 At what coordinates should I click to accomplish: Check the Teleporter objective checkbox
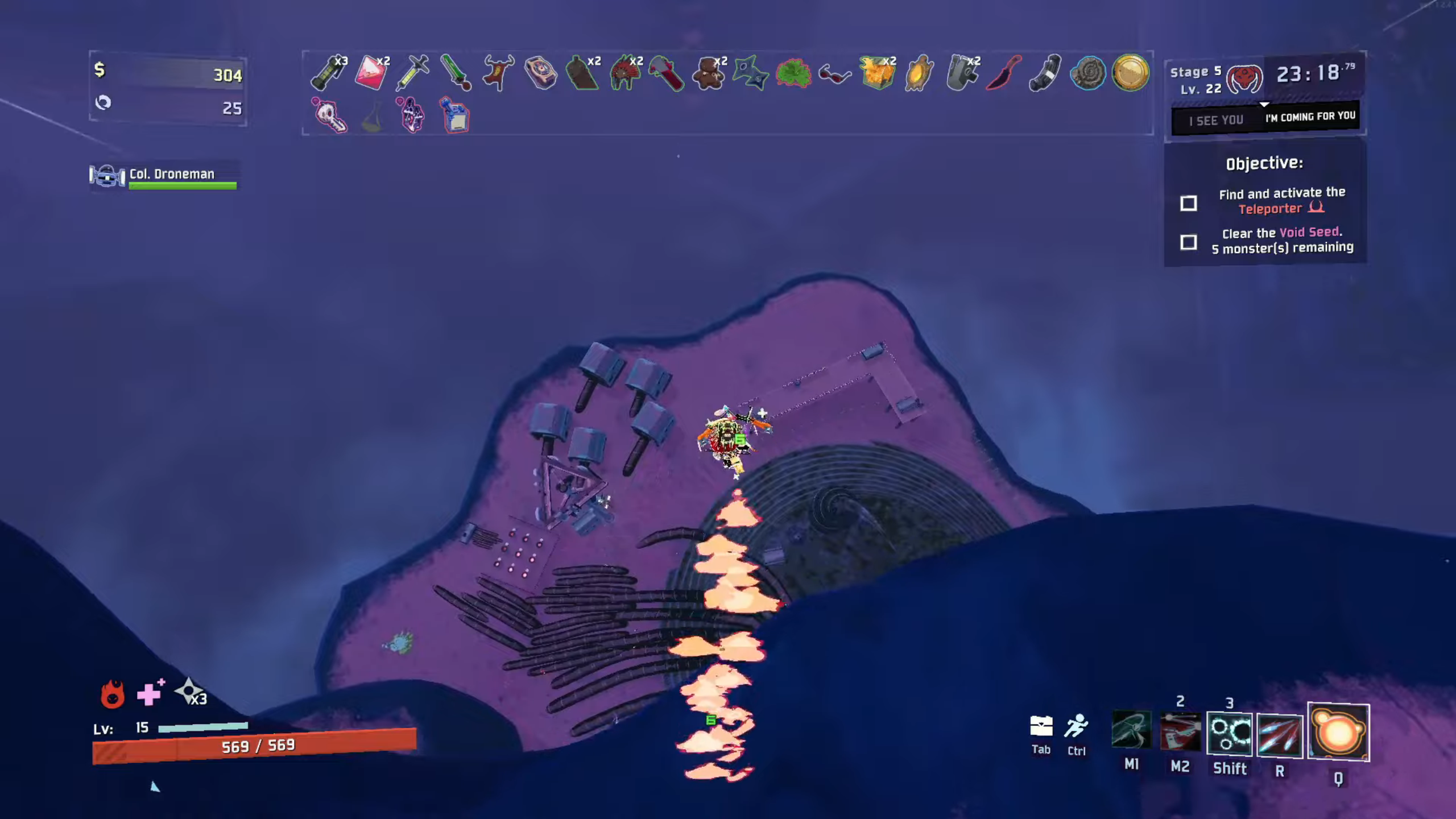click(1189, 203)
